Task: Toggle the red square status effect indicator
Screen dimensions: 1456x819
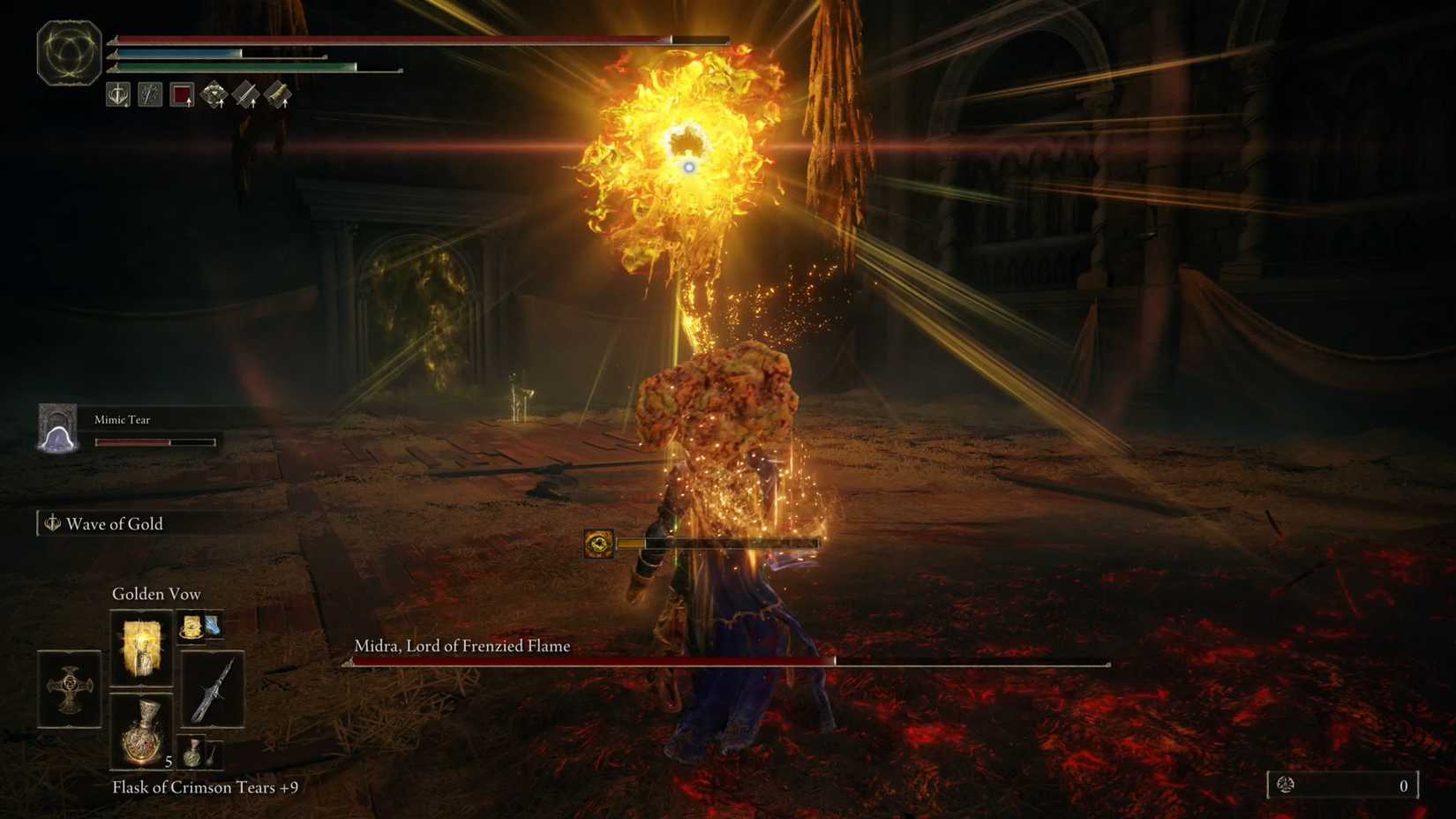Action: pos(184,95)
